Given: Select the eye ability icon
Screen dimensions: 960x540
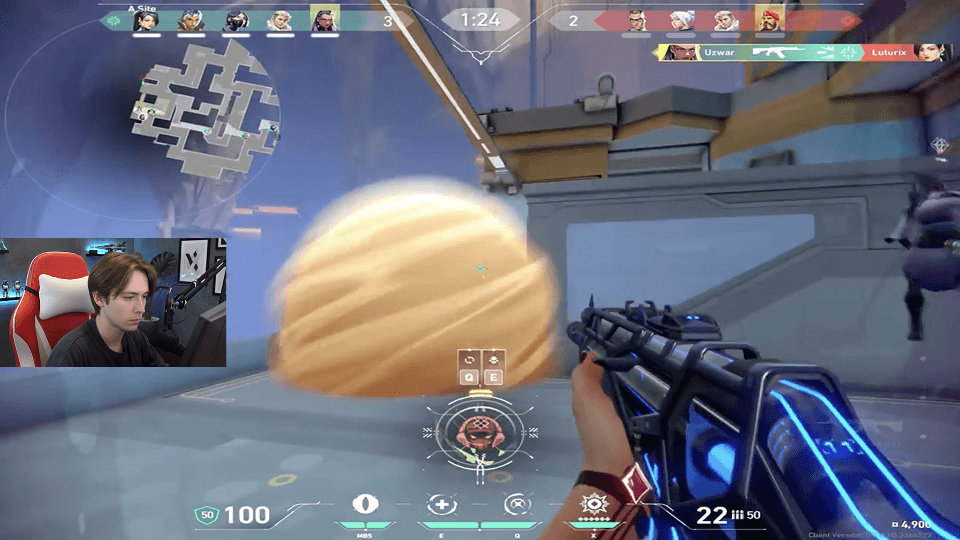Looking at the screenshot, I should coord(366,505).
